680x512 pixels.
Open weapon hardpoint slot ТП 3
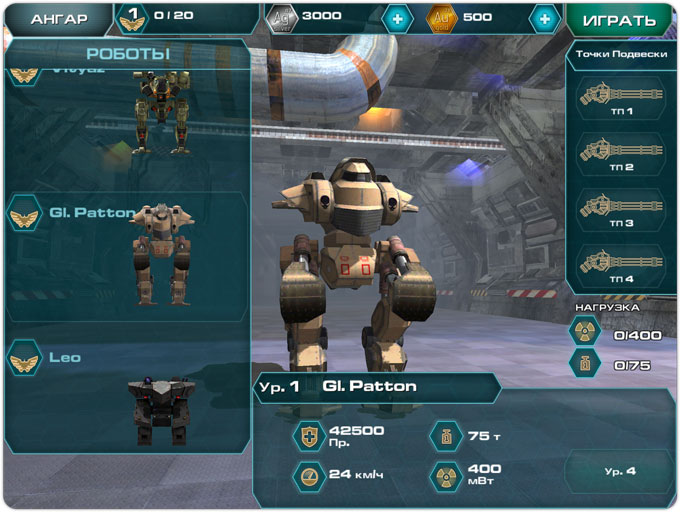pos(620,211)
